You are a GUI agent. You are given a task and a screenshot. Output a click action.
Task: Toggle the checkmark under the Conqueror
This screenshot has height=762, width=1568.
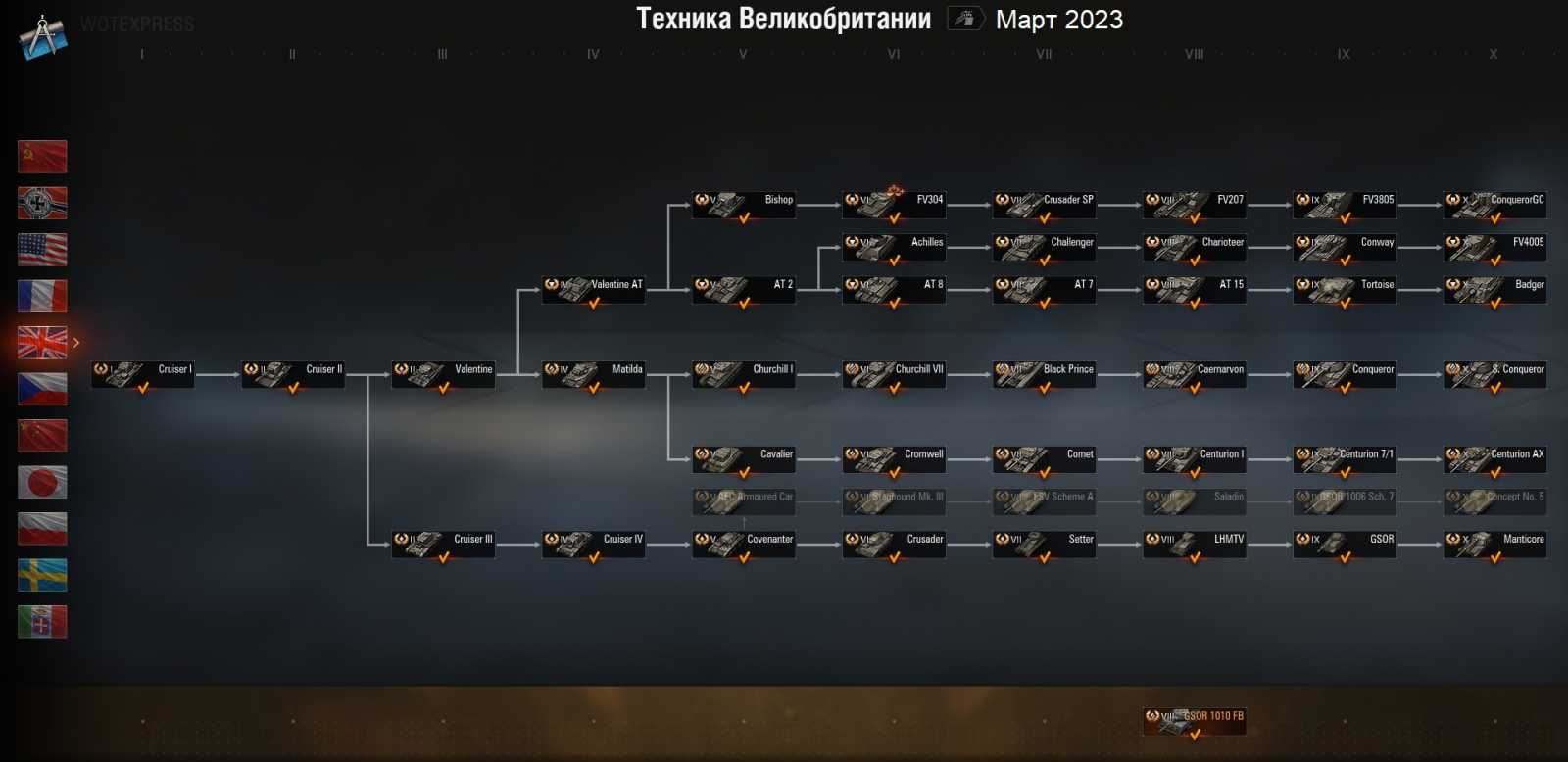click(x=1346, y=387)
